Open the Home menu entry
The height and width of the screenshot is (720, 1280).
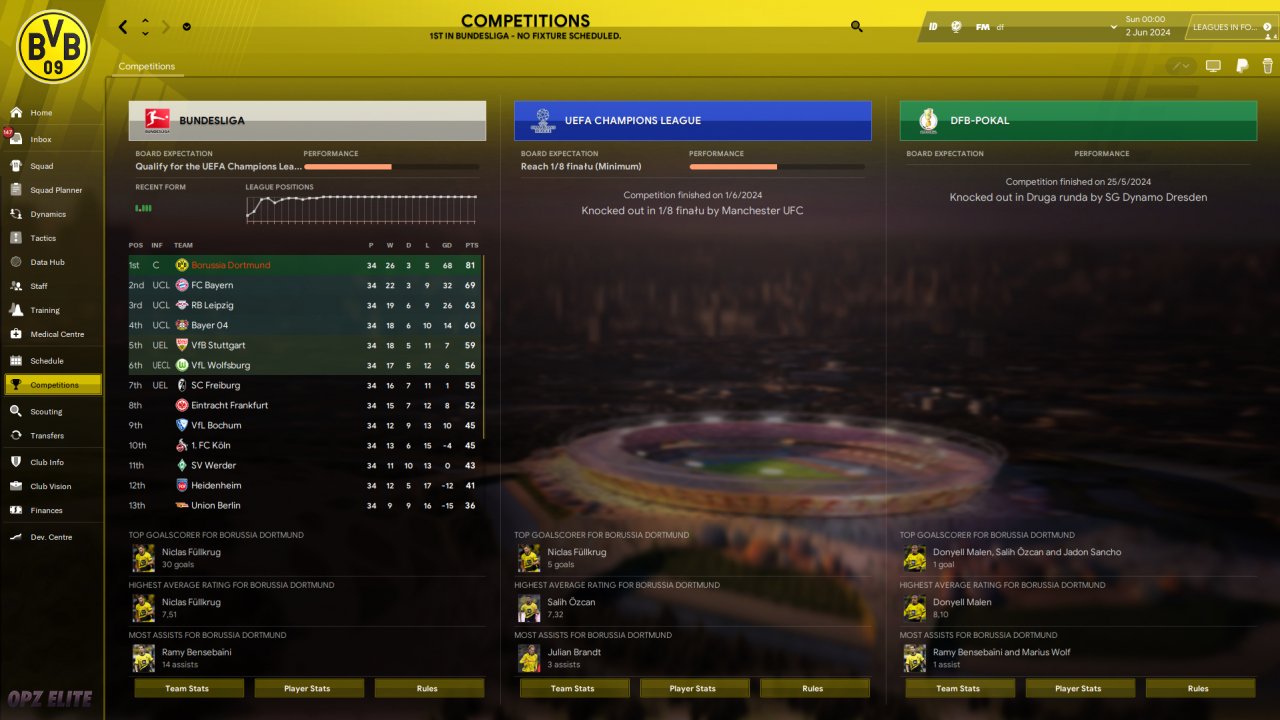pos(41,113)
